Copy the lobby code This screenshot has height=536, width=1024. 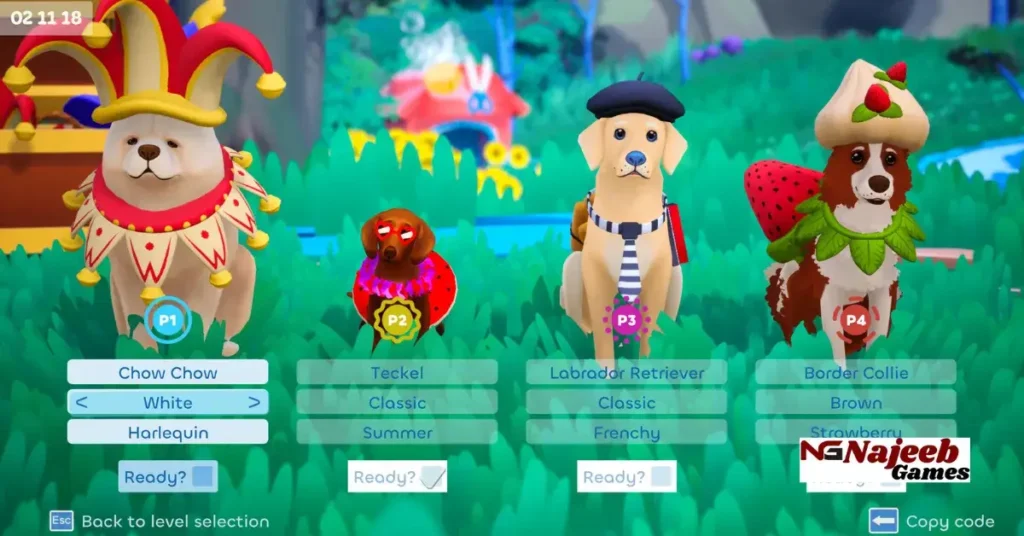(x=932, y=521)
